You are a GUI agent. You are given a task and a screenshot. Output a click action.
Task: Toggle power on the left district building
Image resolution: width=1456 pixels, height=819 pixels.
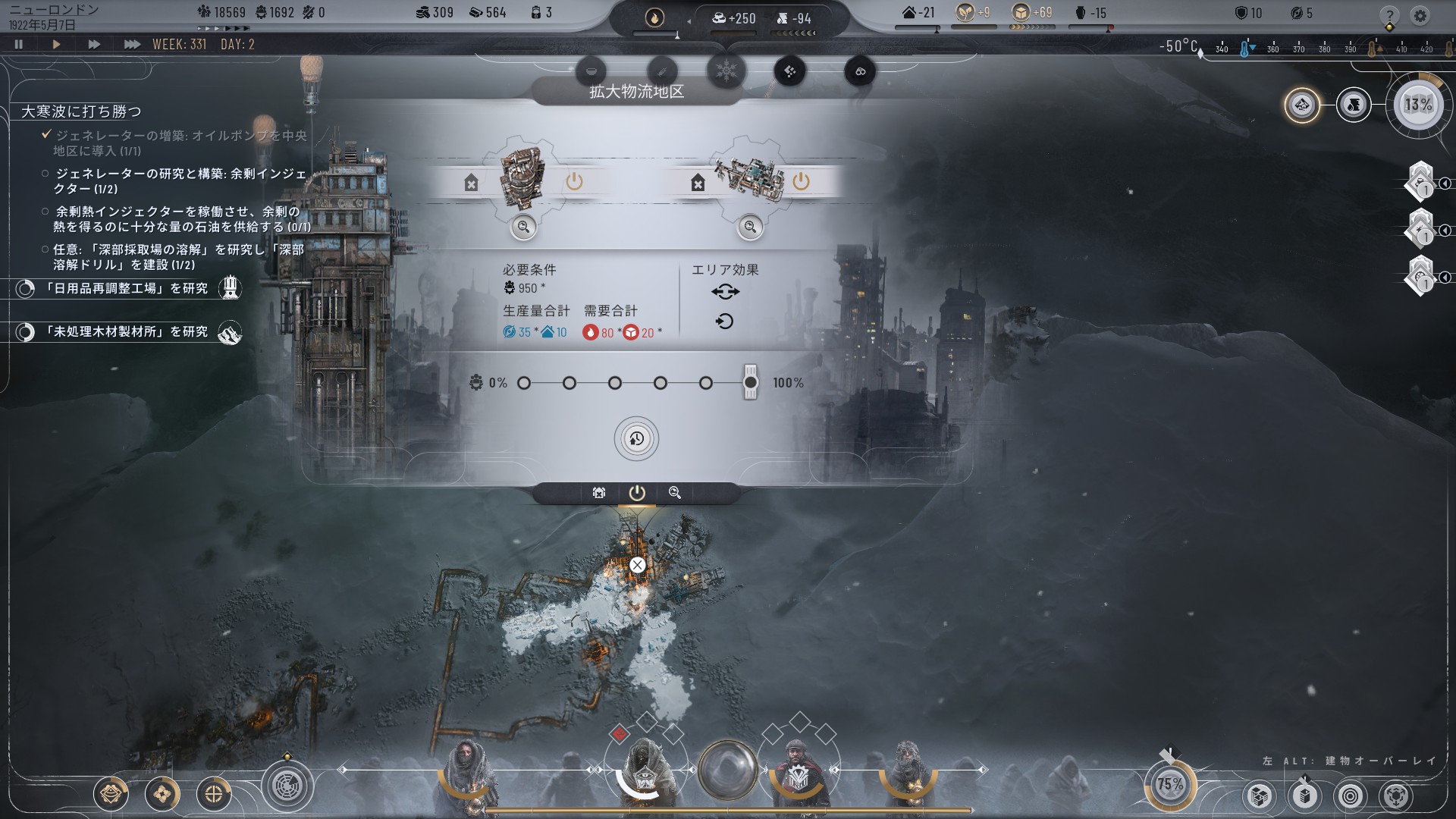pyautogui.click(x=574, y=181)
